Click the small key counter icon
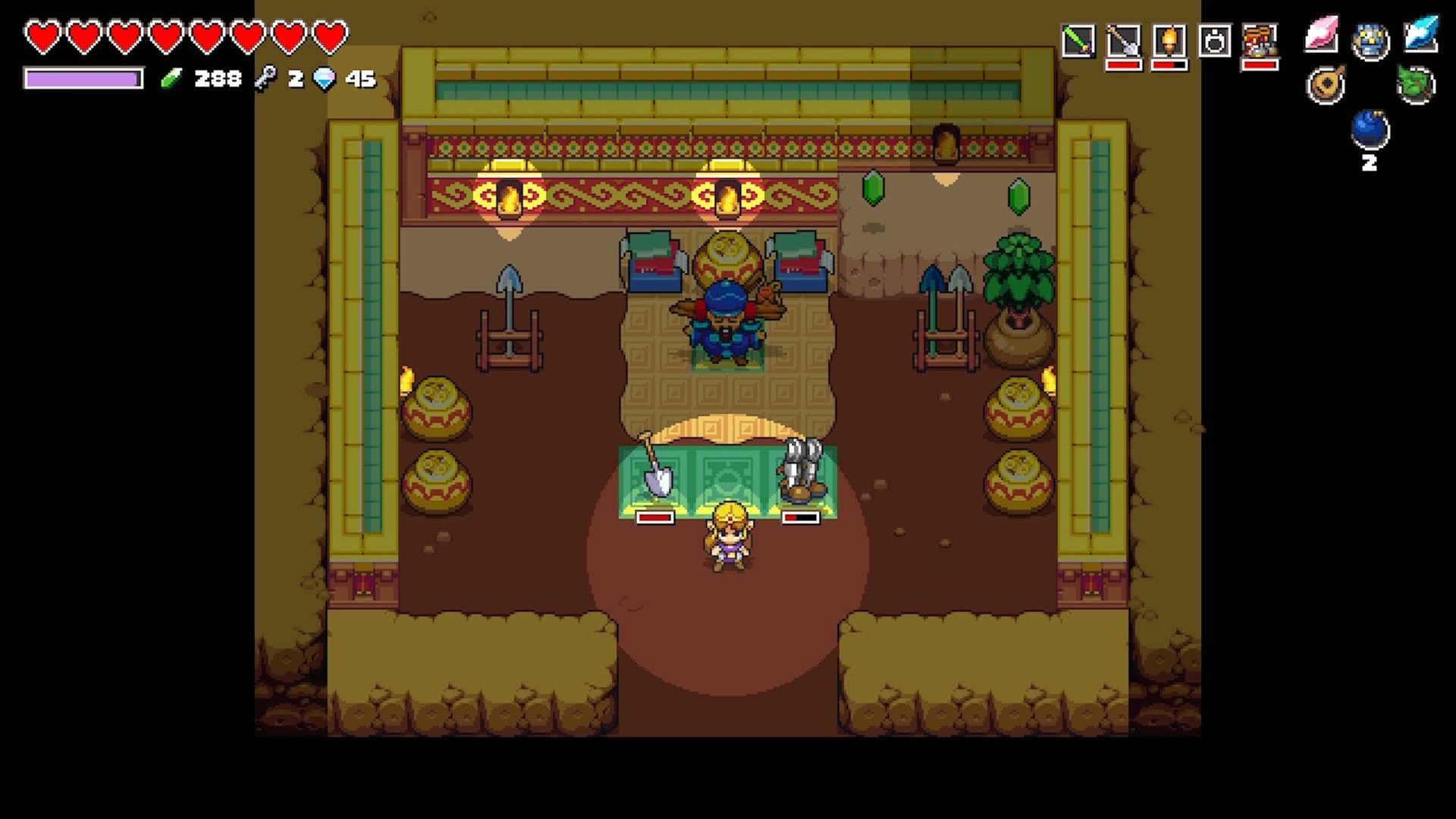Image resolution: width=1456 pixels, height=819 pixels. [x=265, y=77]
